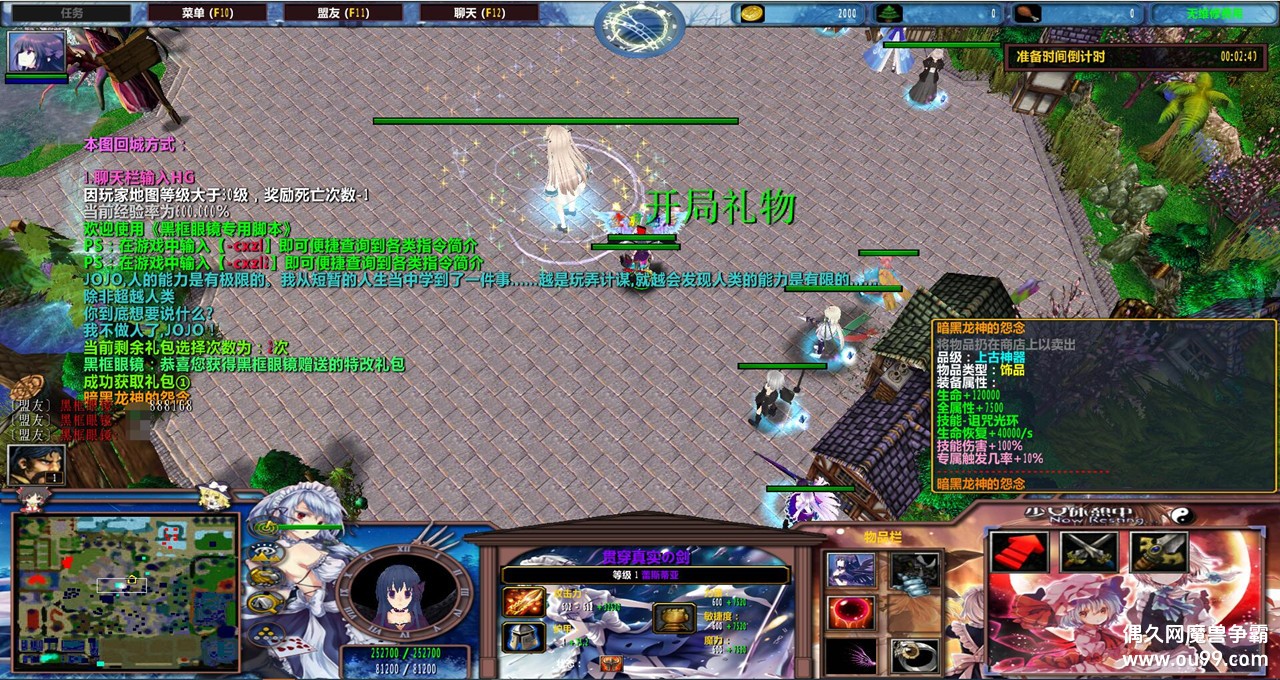Select the anime girl item in inventory
The image size is (1280, 680).
click(851, 570)
